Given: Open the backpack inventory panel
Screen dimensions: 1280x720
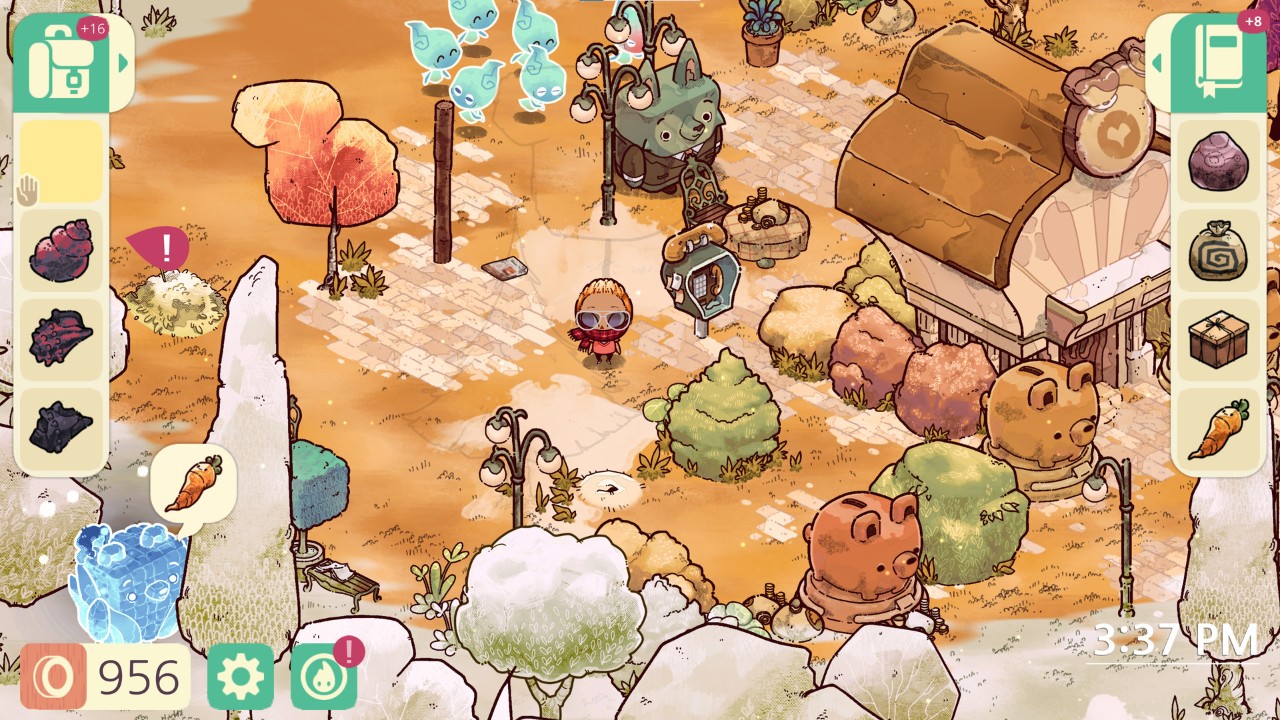Looking at the screenshot, I should click(x=62, y=63).
